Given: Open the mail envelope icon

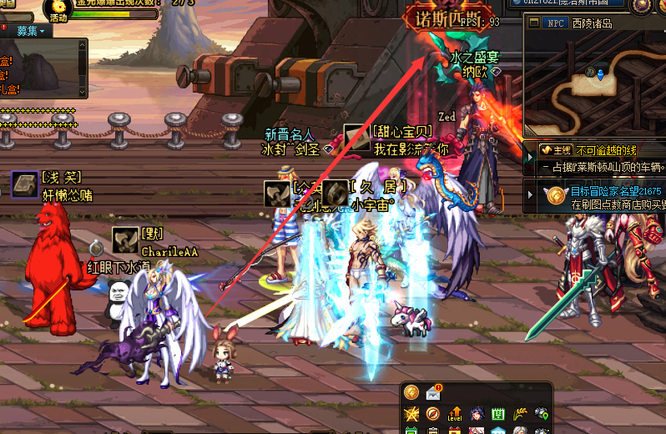Looking at the screenshot, I should click(x=434, y=392).
